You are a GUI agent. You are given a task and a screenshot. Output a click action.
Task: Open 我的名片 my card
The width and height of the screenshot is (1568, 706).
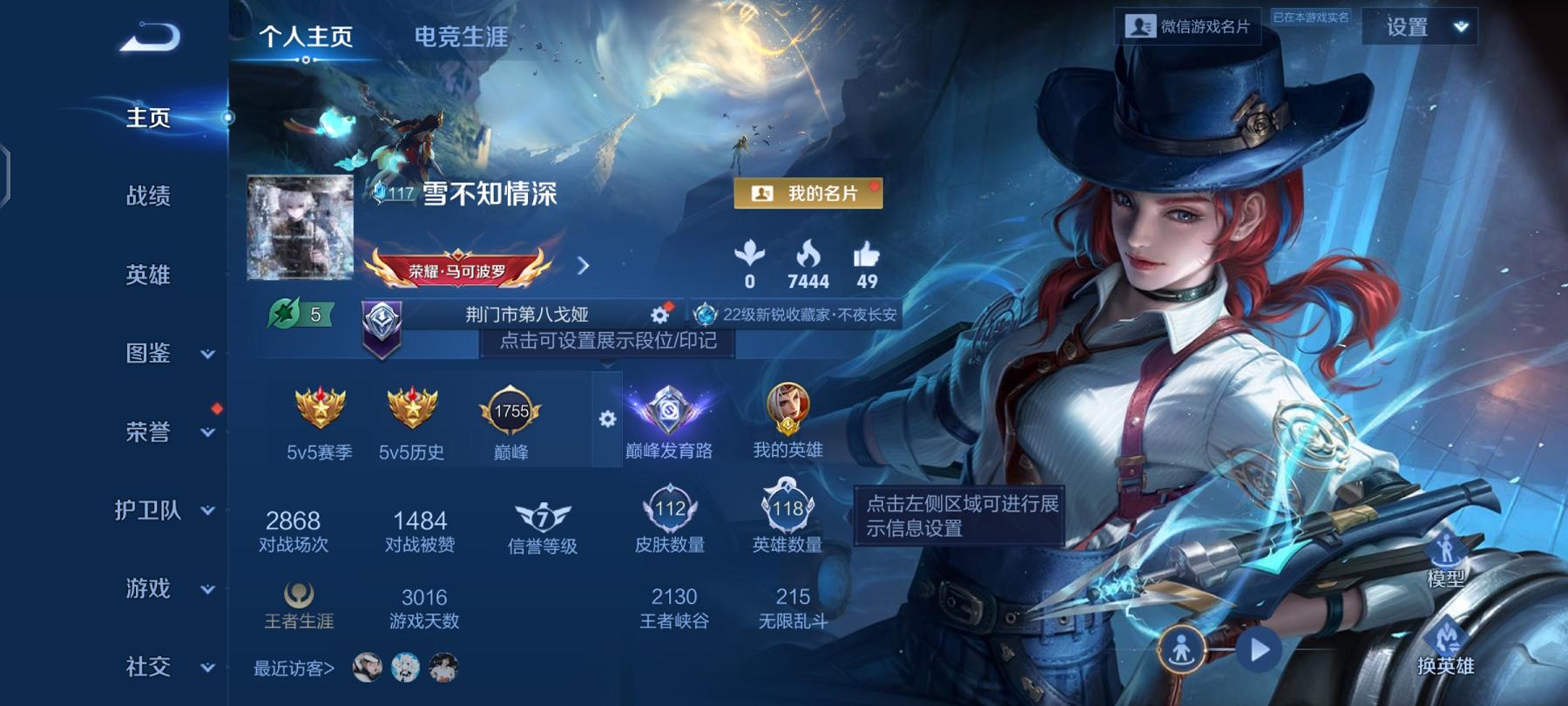pyautogui.click(x=808, y=194)
